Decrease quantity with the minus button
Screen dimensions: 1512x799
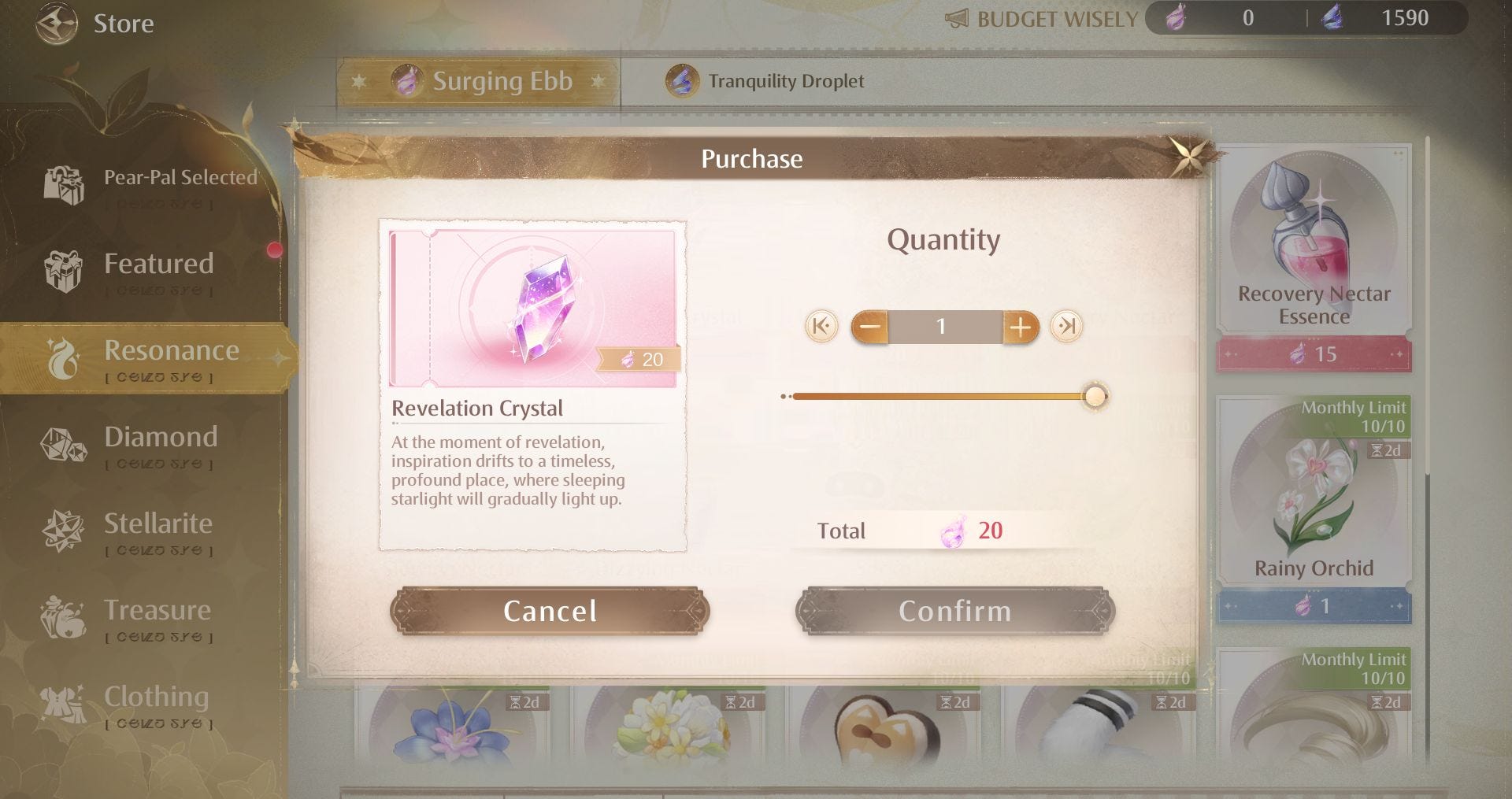tap(870, 327)
